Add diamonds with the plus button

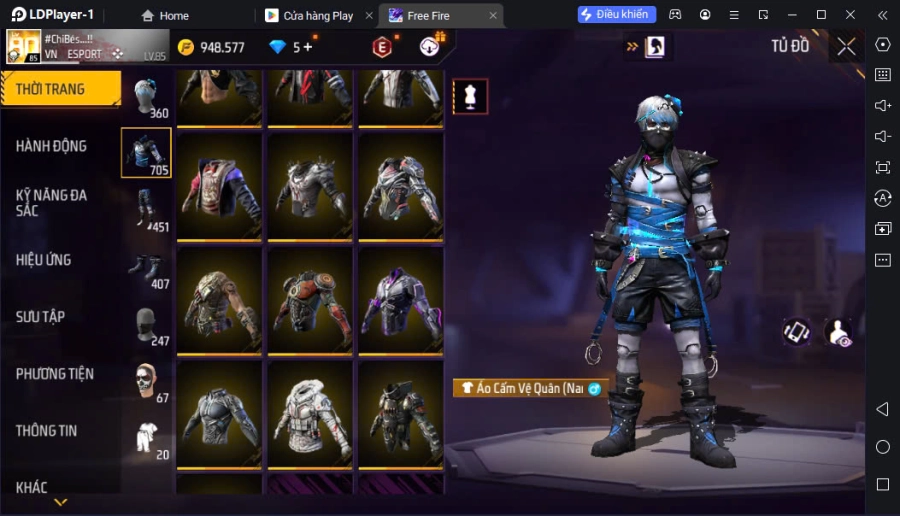[307, 47]
